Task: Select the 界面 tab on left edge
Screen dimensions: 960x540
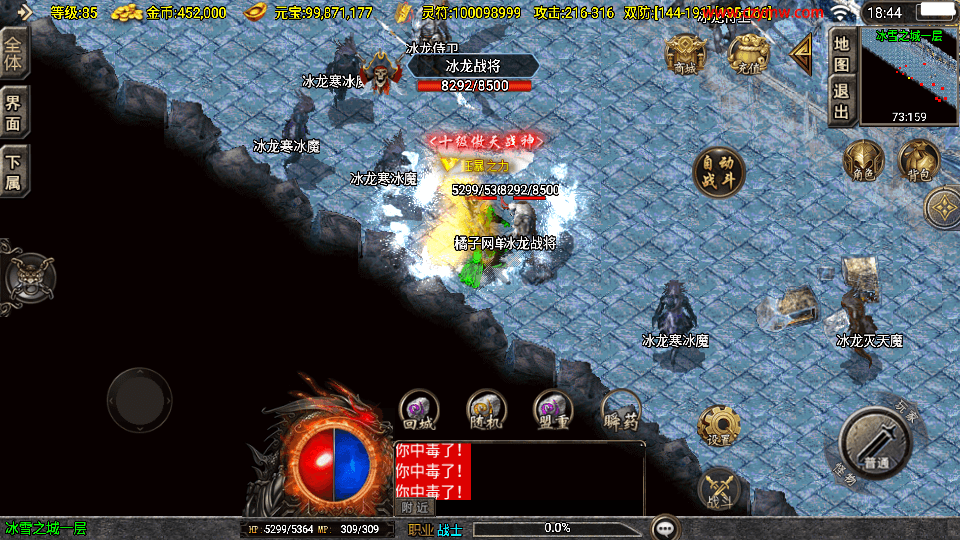Action: coord(14,112)
